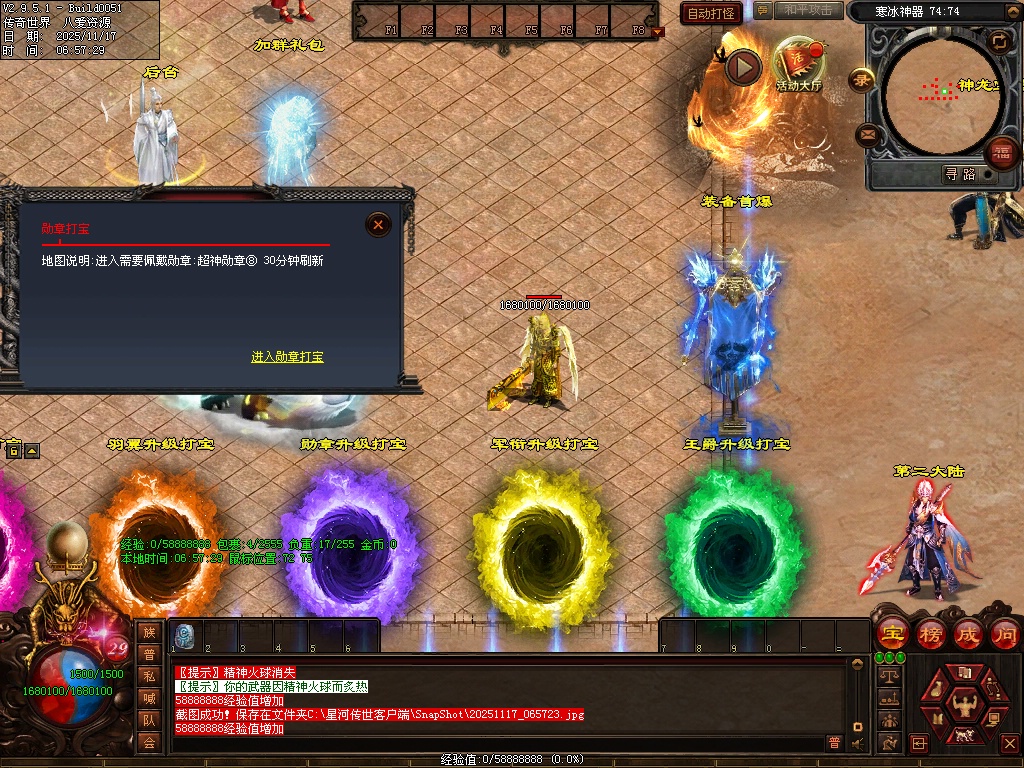The height and width of the screenshot is (768, 1024).
Task: Click the round play arrow button
Action: [x=743, y=67]
